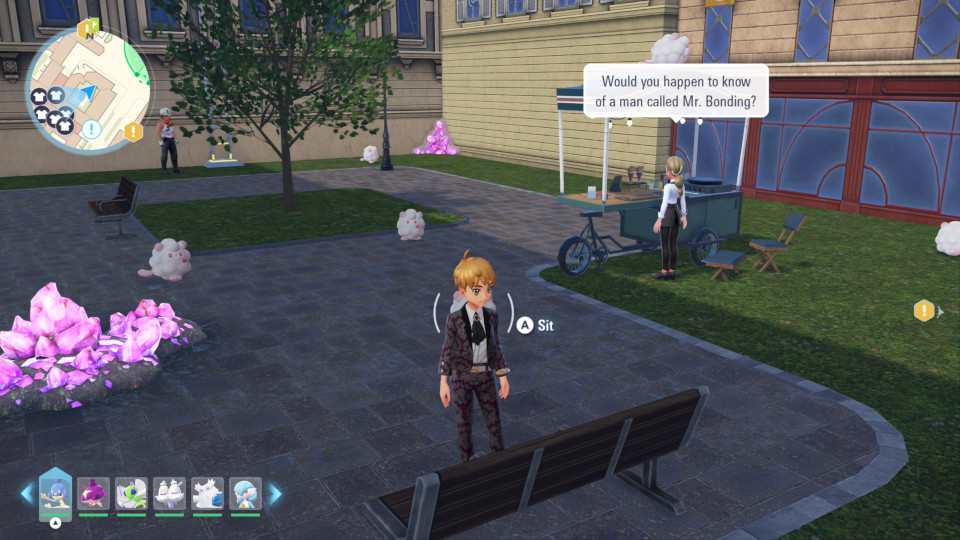Click the left arrow beside the party bar

(x=26, y=493)
